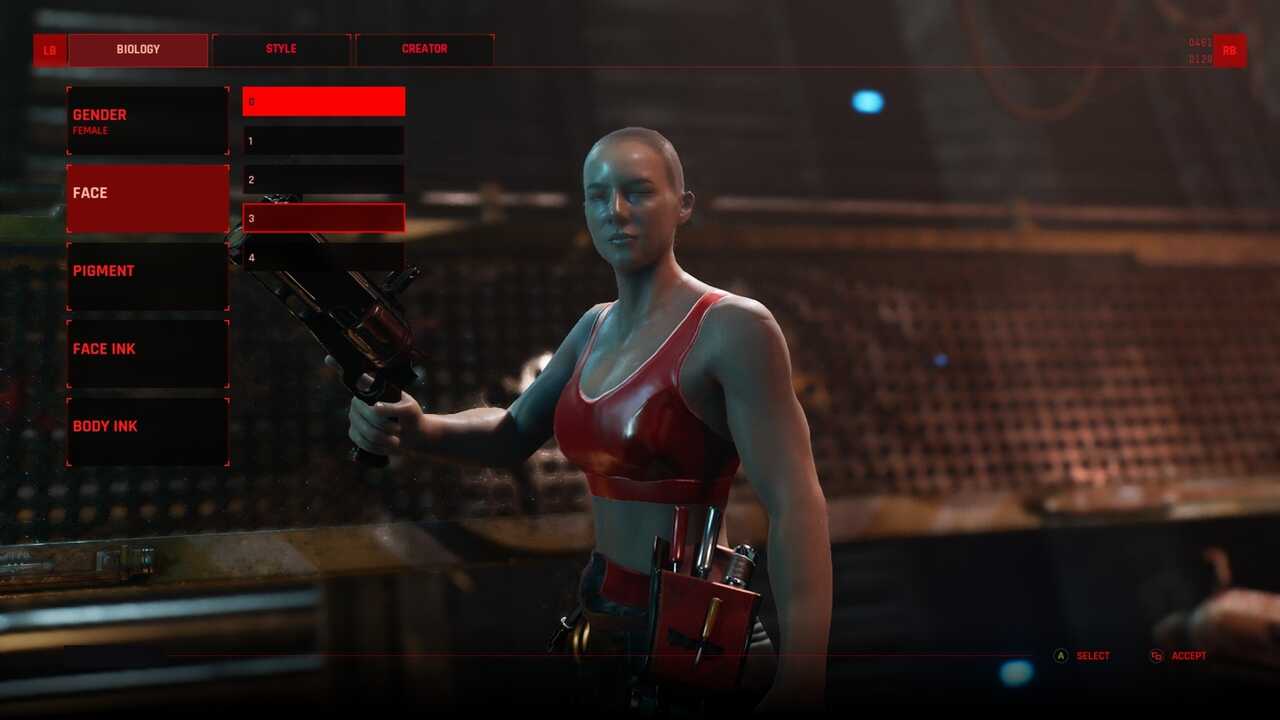This screenshot has height=720, width=1280.
Task: Open the Pigment category
Action: pos(148,276)
